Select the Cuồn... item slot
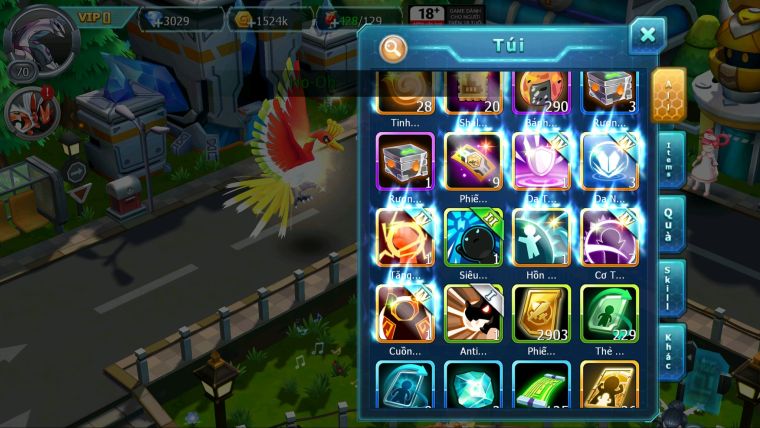 pos(405,313)
